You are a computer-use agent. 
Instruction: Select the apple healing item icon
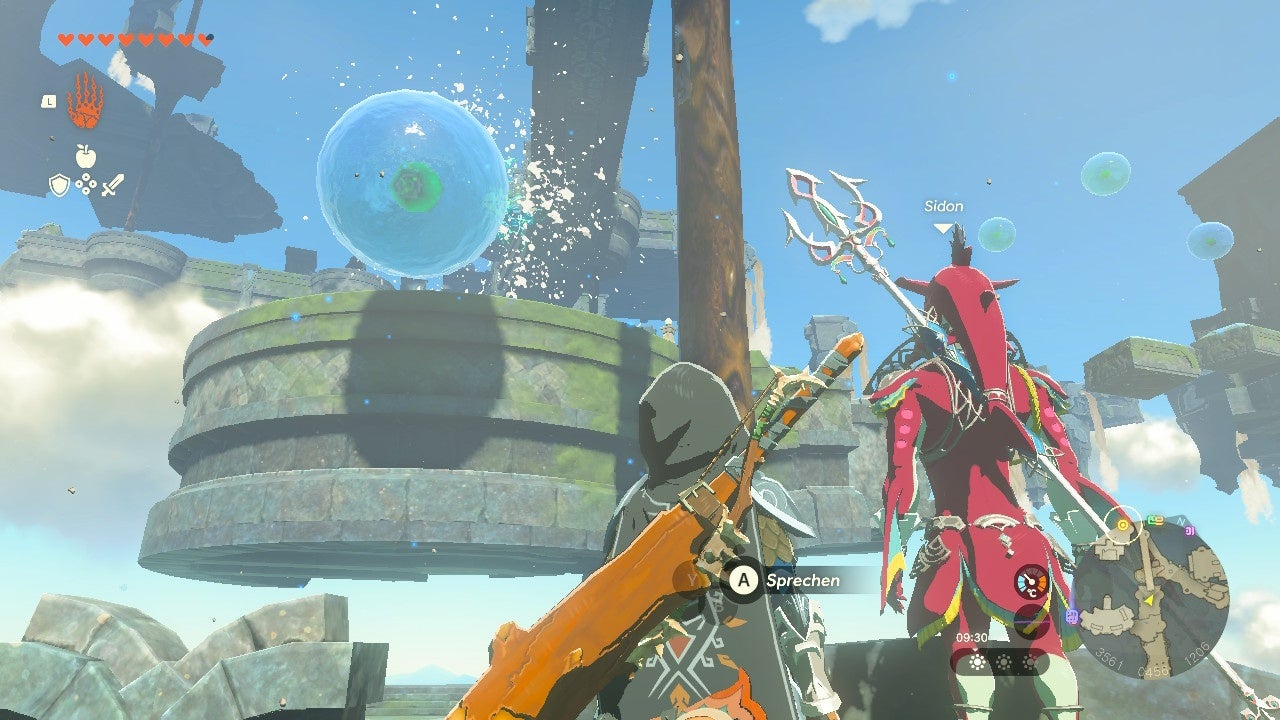pyautogui.click(x=85, y=155)
